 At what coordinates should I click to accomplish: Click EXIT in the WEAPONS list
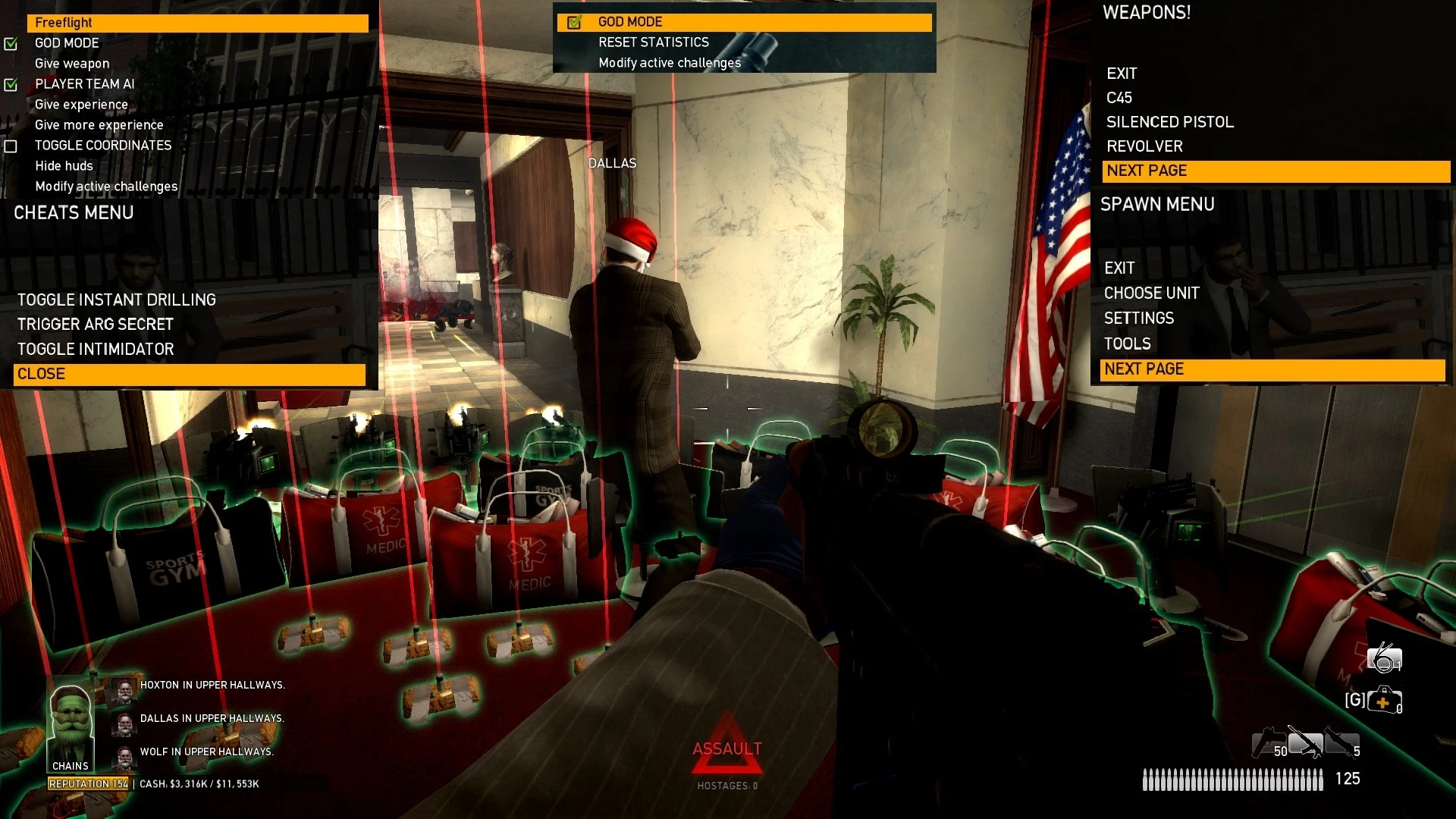1122,73
